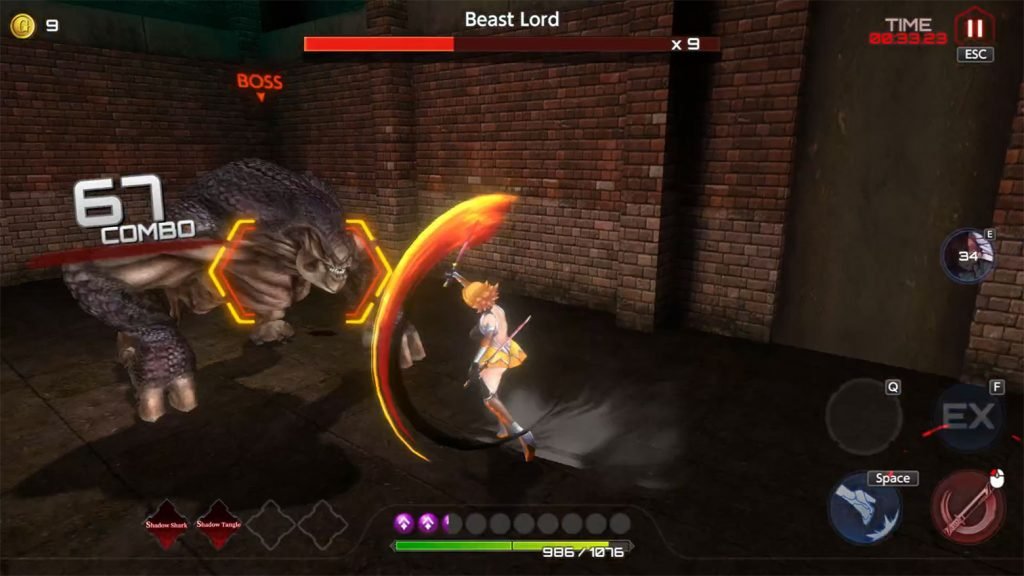The width and height of the screenshot is (1024, 576).
Task: Use the dash boot ability
Action: tap(864, 508)
